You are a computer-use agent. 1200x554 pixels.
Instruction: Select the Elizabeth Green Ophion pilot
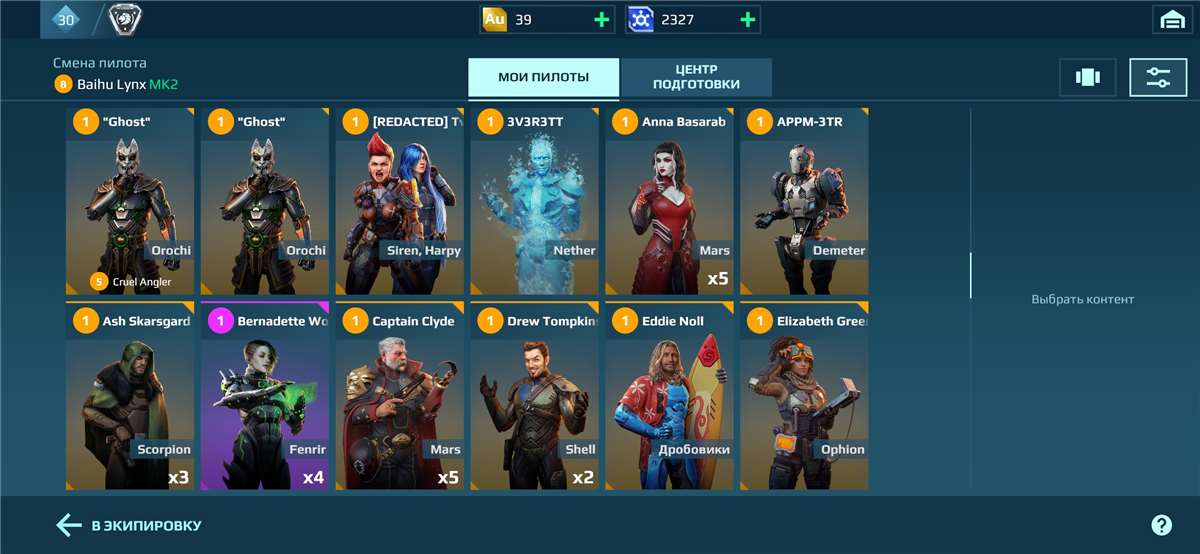click(x=804, y=395)
